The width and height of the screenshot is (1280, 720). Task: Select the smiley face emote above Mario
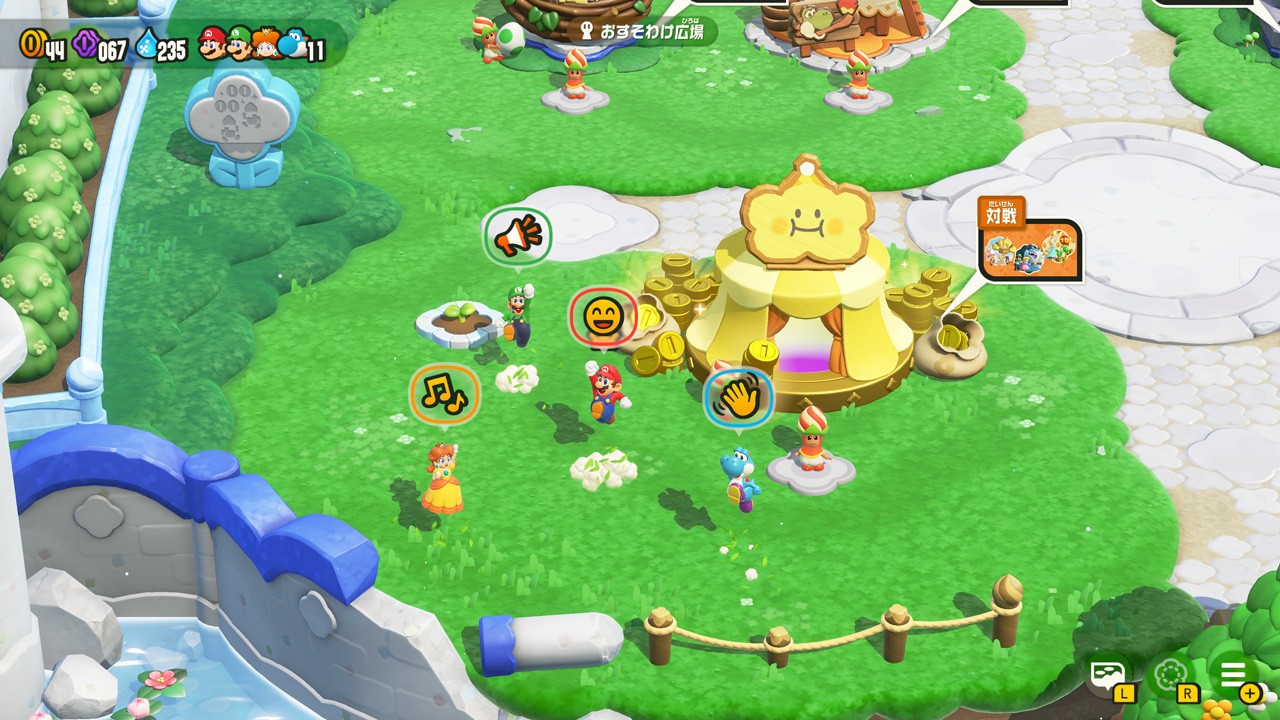[603, 318]
